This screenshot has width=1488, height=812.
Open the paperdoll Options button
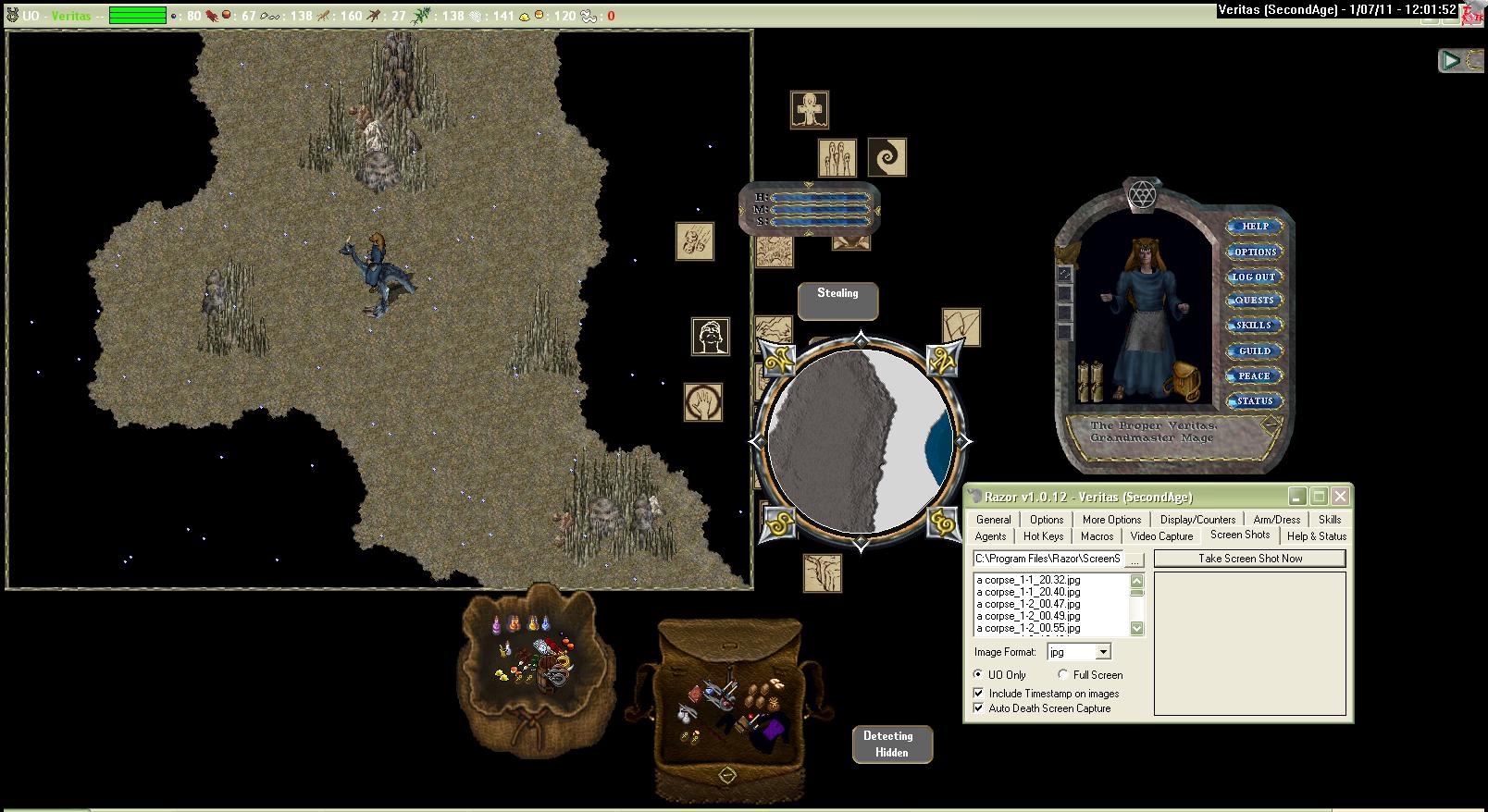[1254, 252]
